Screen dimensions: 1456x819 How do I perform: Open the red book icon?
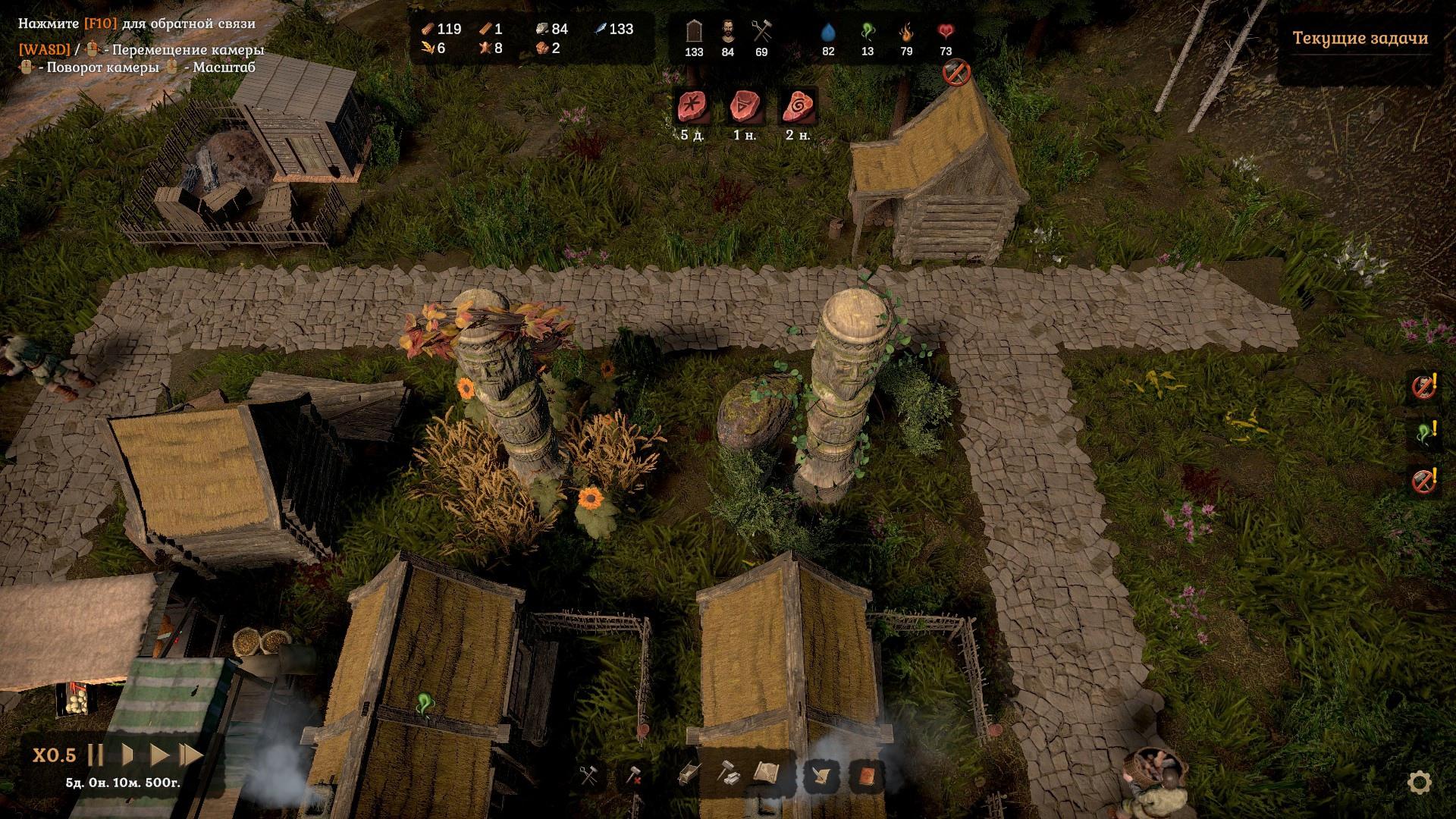866,776
